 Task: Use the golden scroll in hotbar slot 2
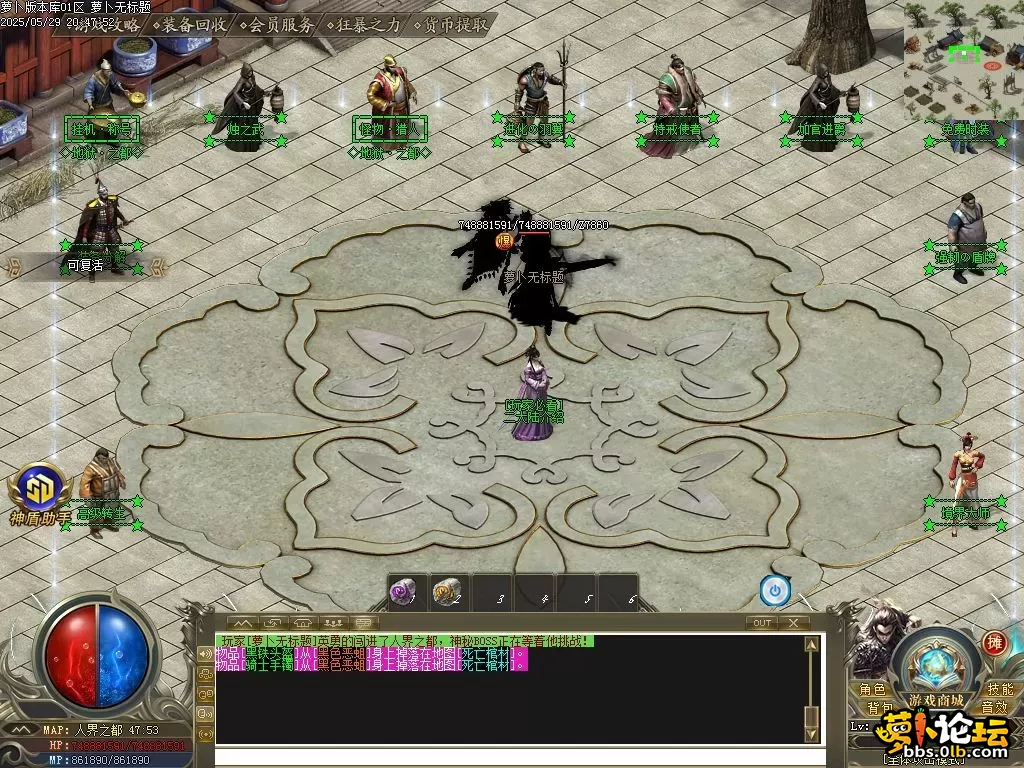(447, 593)
